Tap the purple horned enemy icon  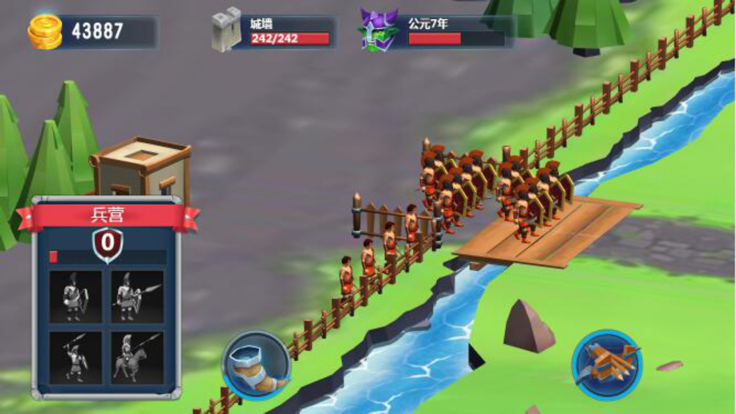(x=379, y=31)
